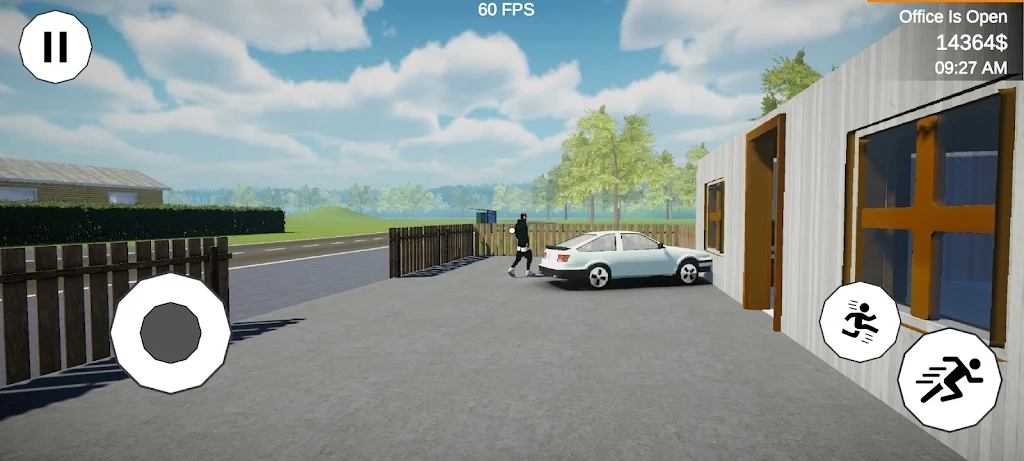Pause the game with the pause button
This screenshot has height=461, width=1024.
(55, 47)
